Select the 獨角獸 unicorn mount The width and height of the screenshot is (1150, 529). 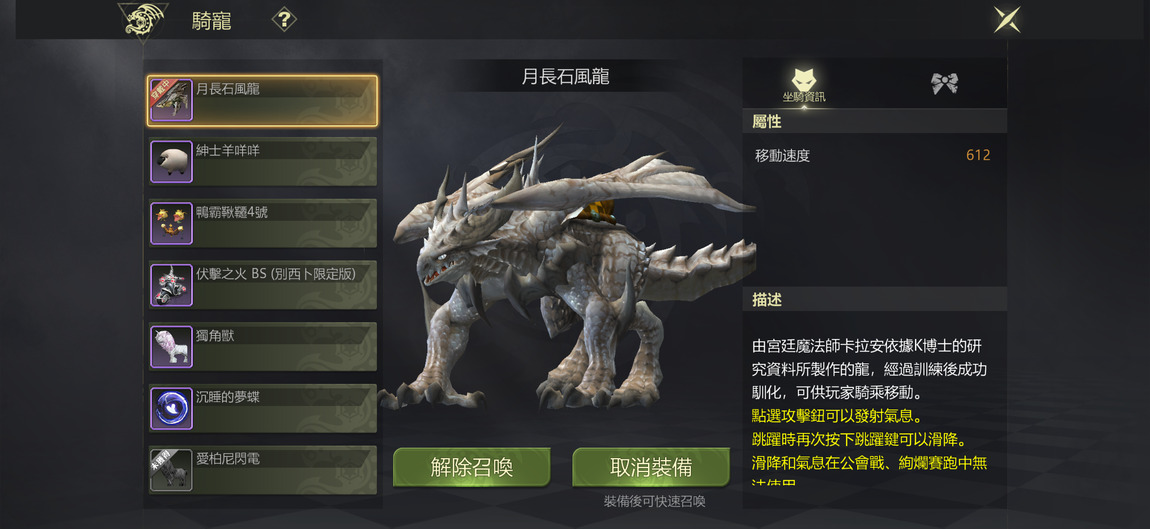click(262, 347)
